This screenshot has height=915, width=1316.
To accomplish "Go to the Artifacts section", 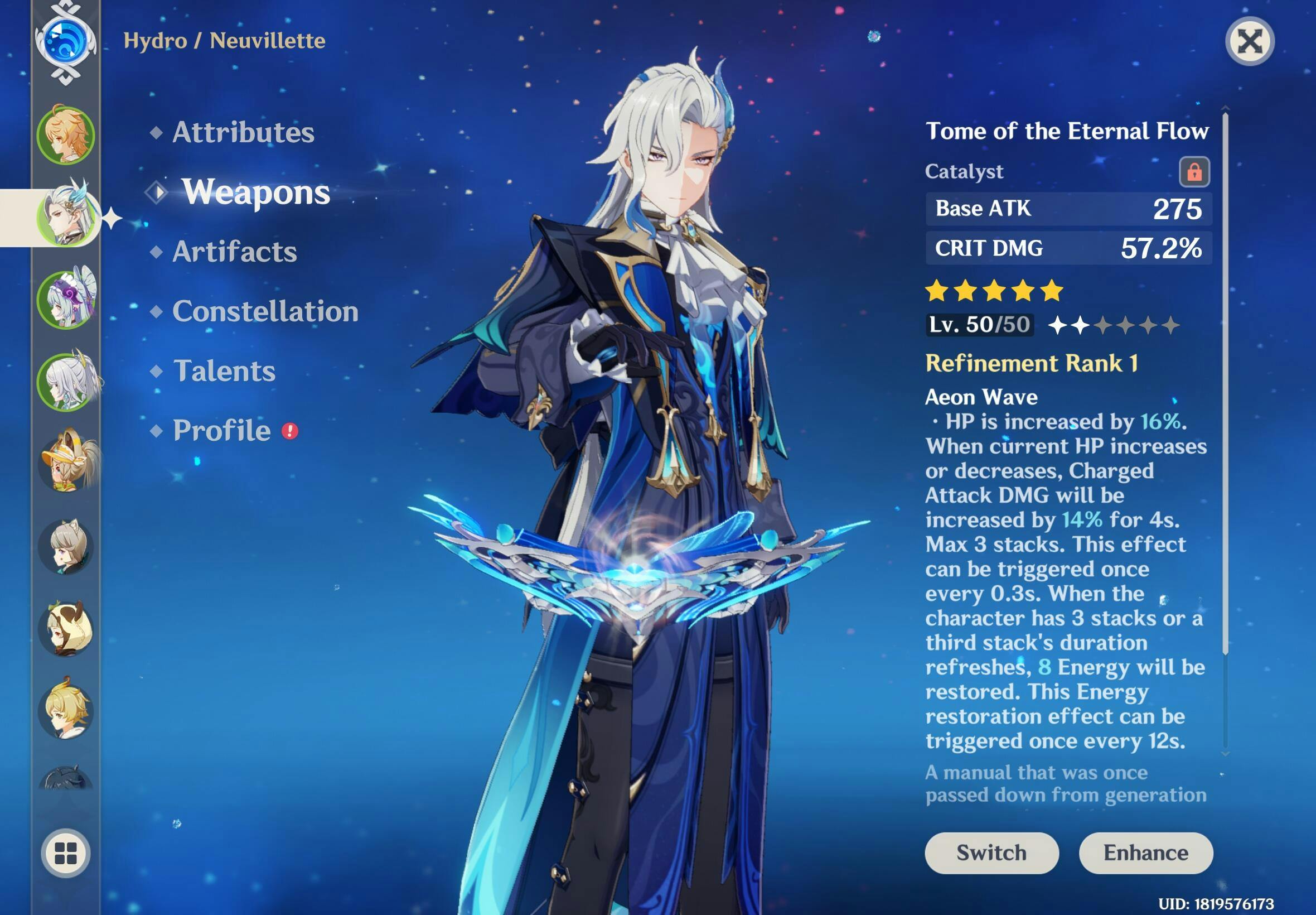I will click(234, 252).
